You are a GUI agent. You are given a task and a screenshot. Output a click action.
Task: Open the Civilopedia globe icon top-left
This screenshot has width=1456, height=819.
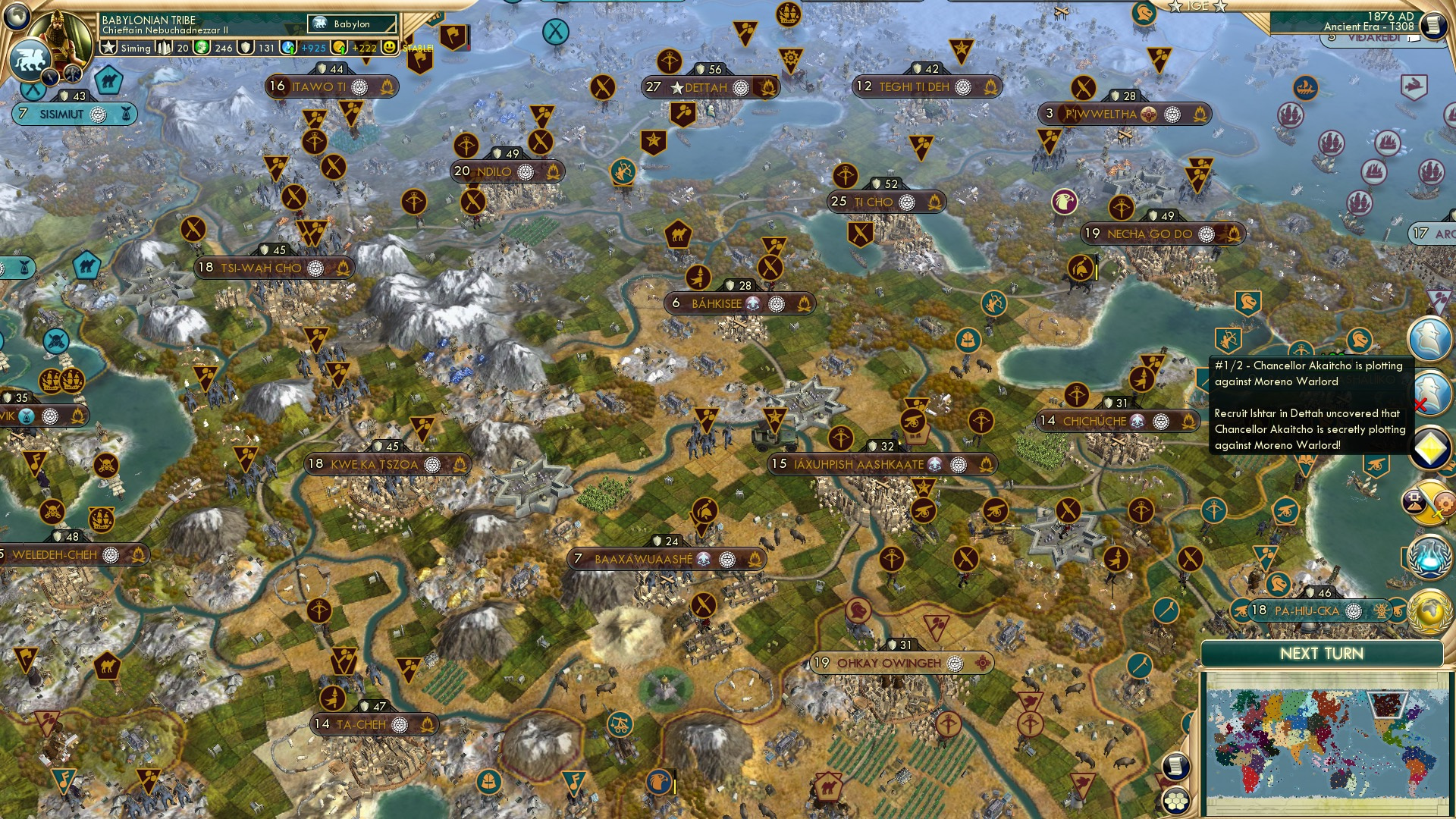coord(17,14)
